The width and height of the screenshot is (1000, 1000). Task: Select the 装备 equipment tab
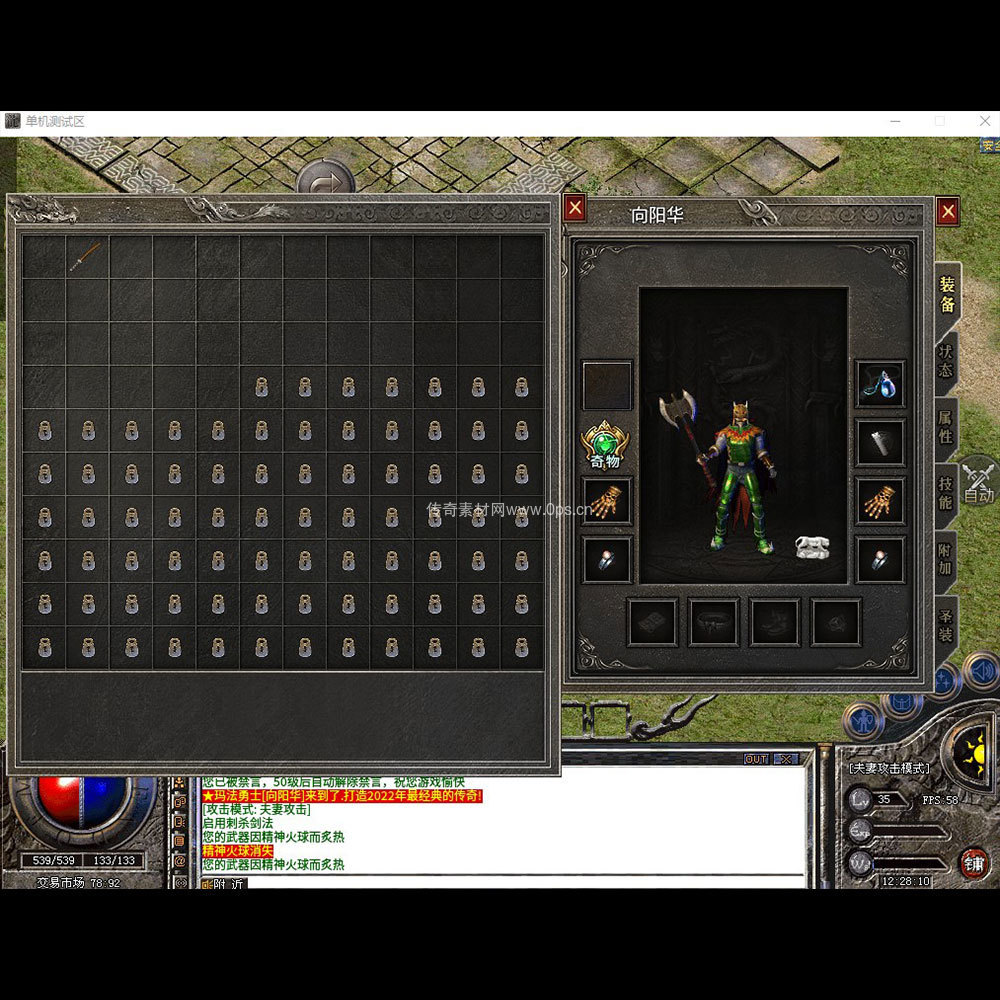946,295
